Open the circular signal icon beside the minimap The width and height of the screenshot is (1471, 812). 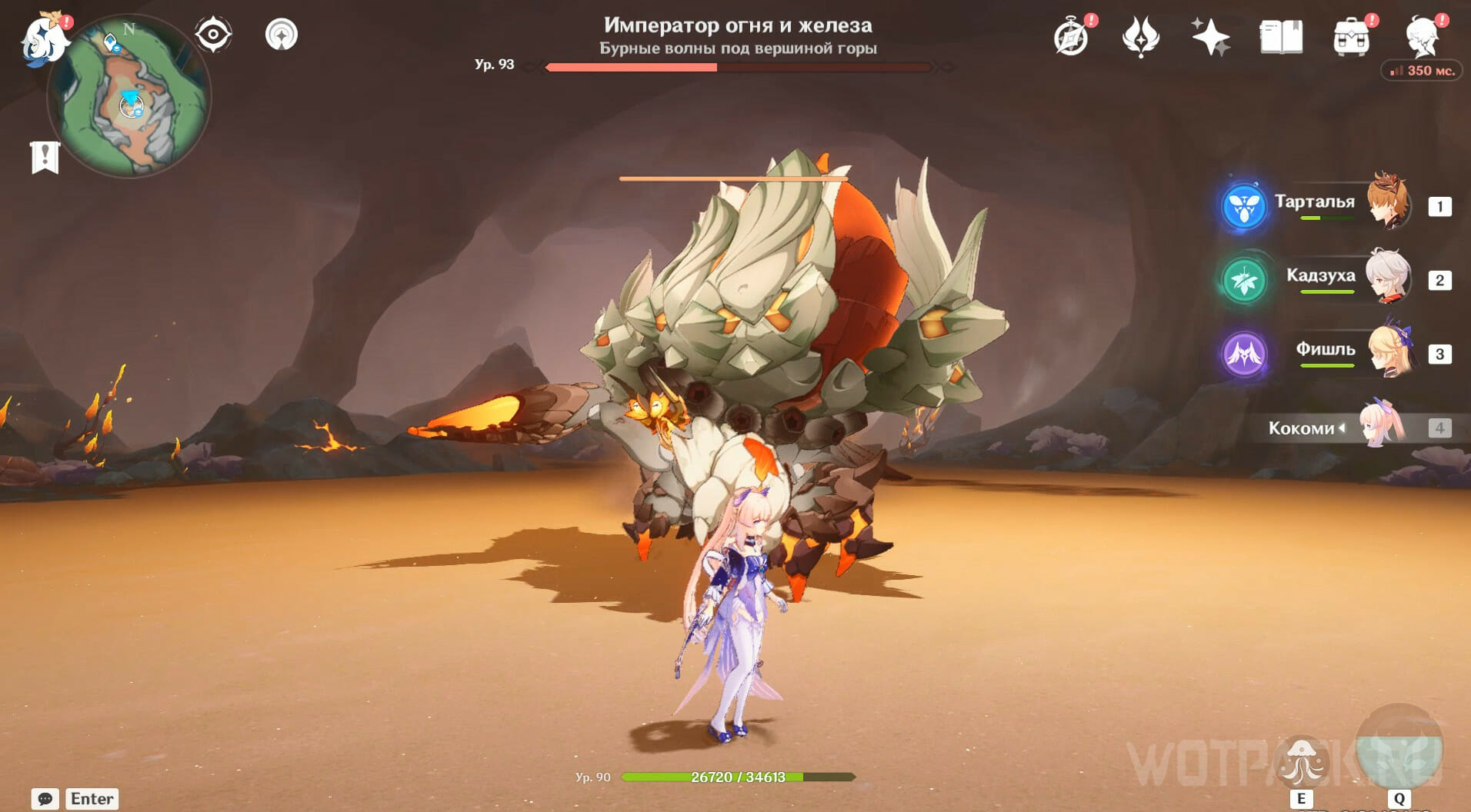coord(282,35)
